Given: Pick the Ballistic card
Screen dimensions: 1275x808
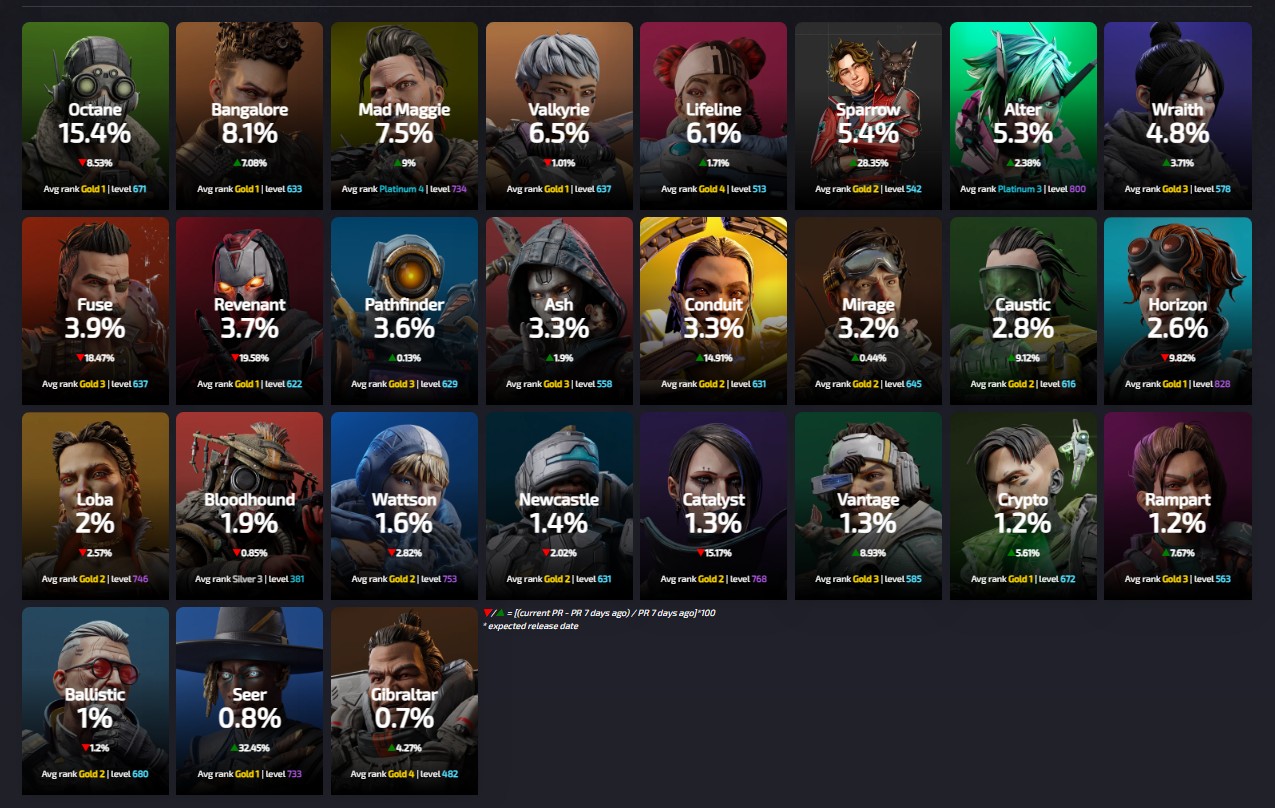Looking at the screenshot, I should point(95,700).
